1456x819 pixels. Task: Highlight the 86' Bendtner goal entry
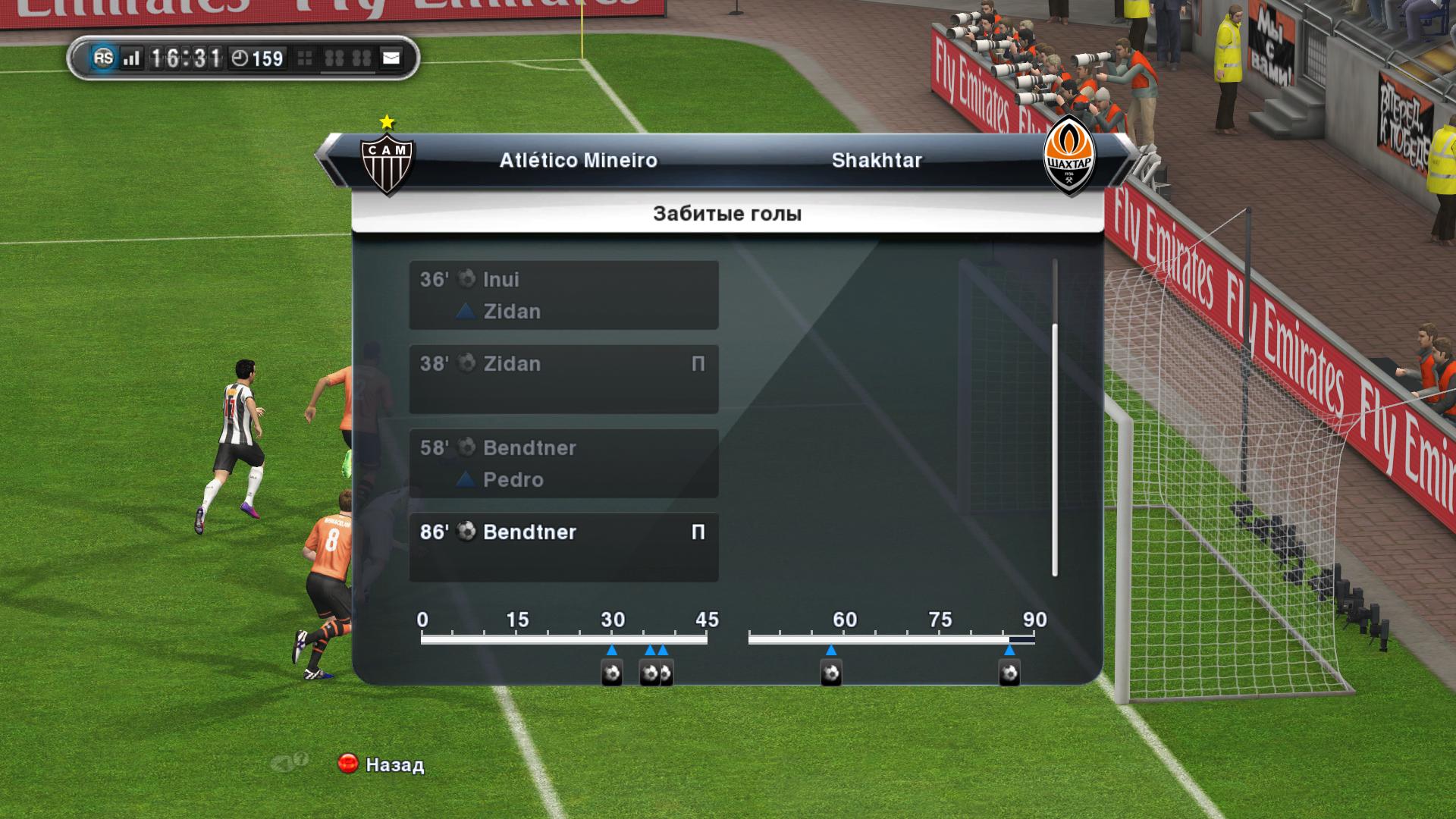pyautogui.click(x=563, y=548)
